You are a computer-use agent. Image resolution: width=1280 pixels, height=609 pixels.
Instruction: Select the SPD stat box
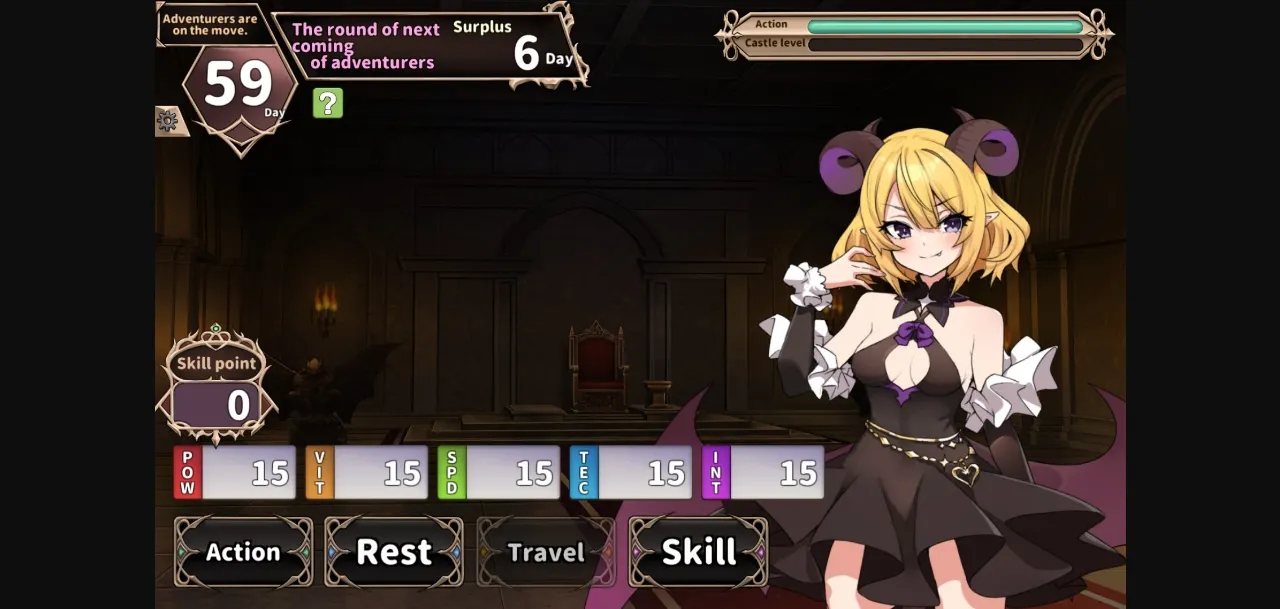(x=499, y=473)
